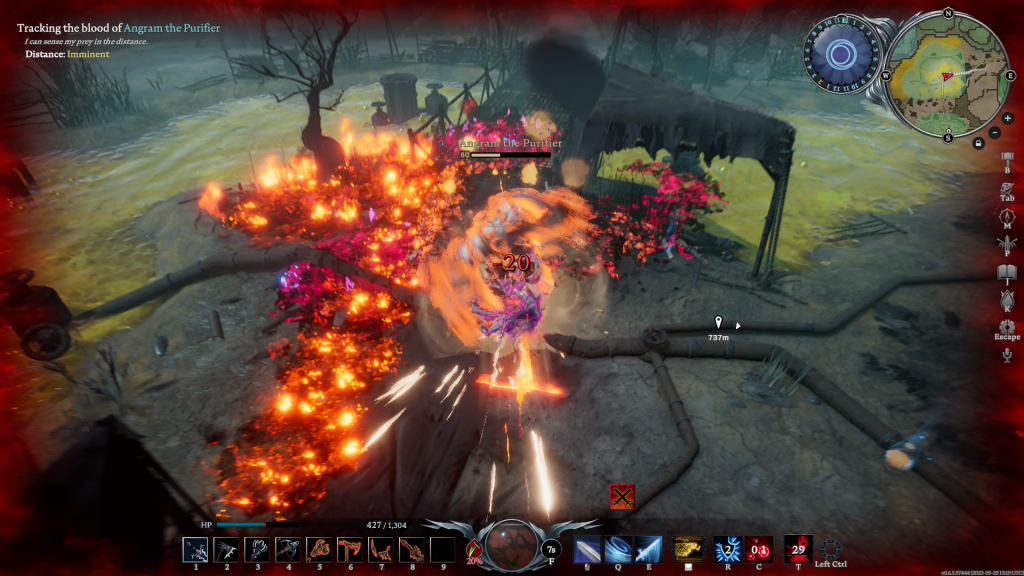Select the weapon in hotbar slot 1

[x=196, y=550]
